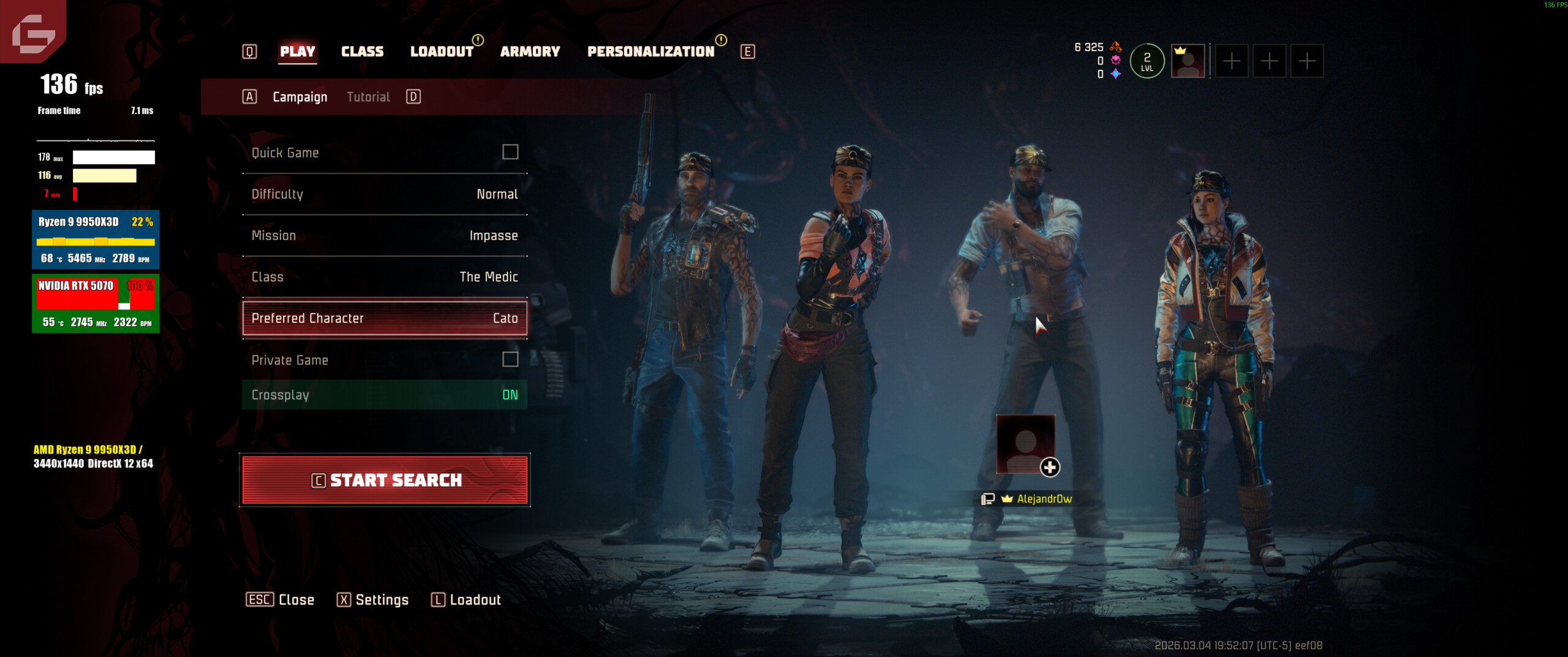This screenshot has width=1568, height=657.
Task: Go to the Armory tab
Action: [x=530, y=51]
